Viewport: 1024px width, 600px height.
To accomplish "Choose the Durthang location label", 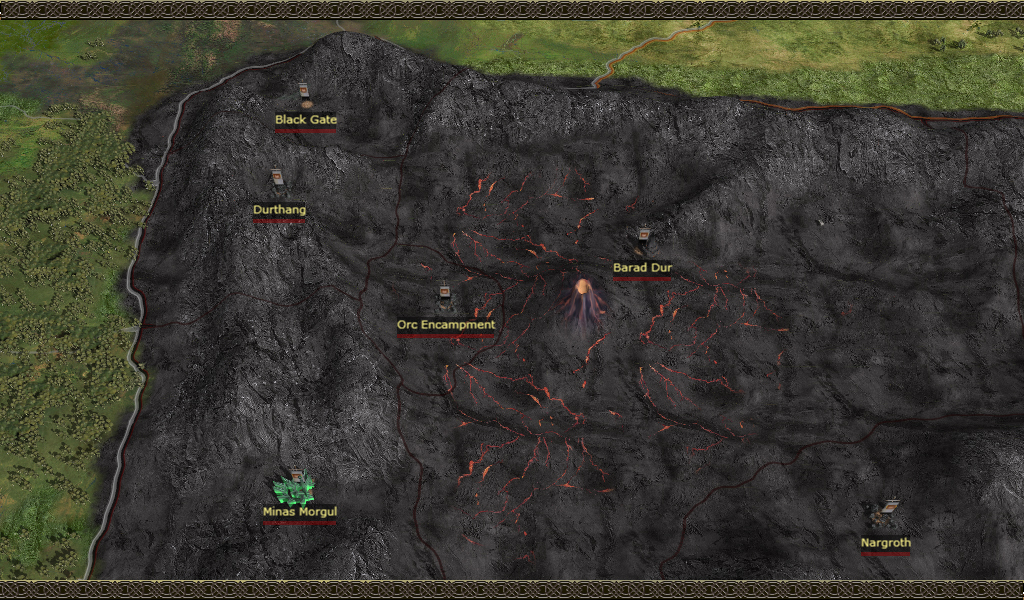I will (279, 210).
